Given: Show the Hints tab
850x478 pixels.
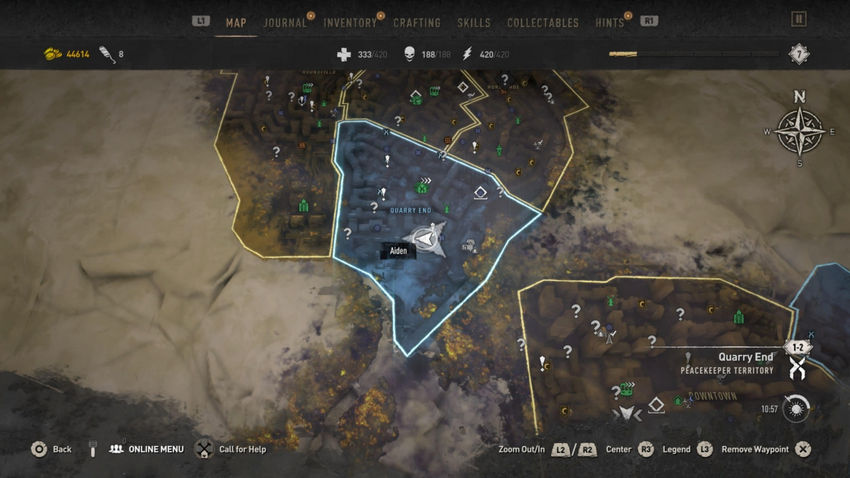Looking at the screenshot, I should coord(609,23).
